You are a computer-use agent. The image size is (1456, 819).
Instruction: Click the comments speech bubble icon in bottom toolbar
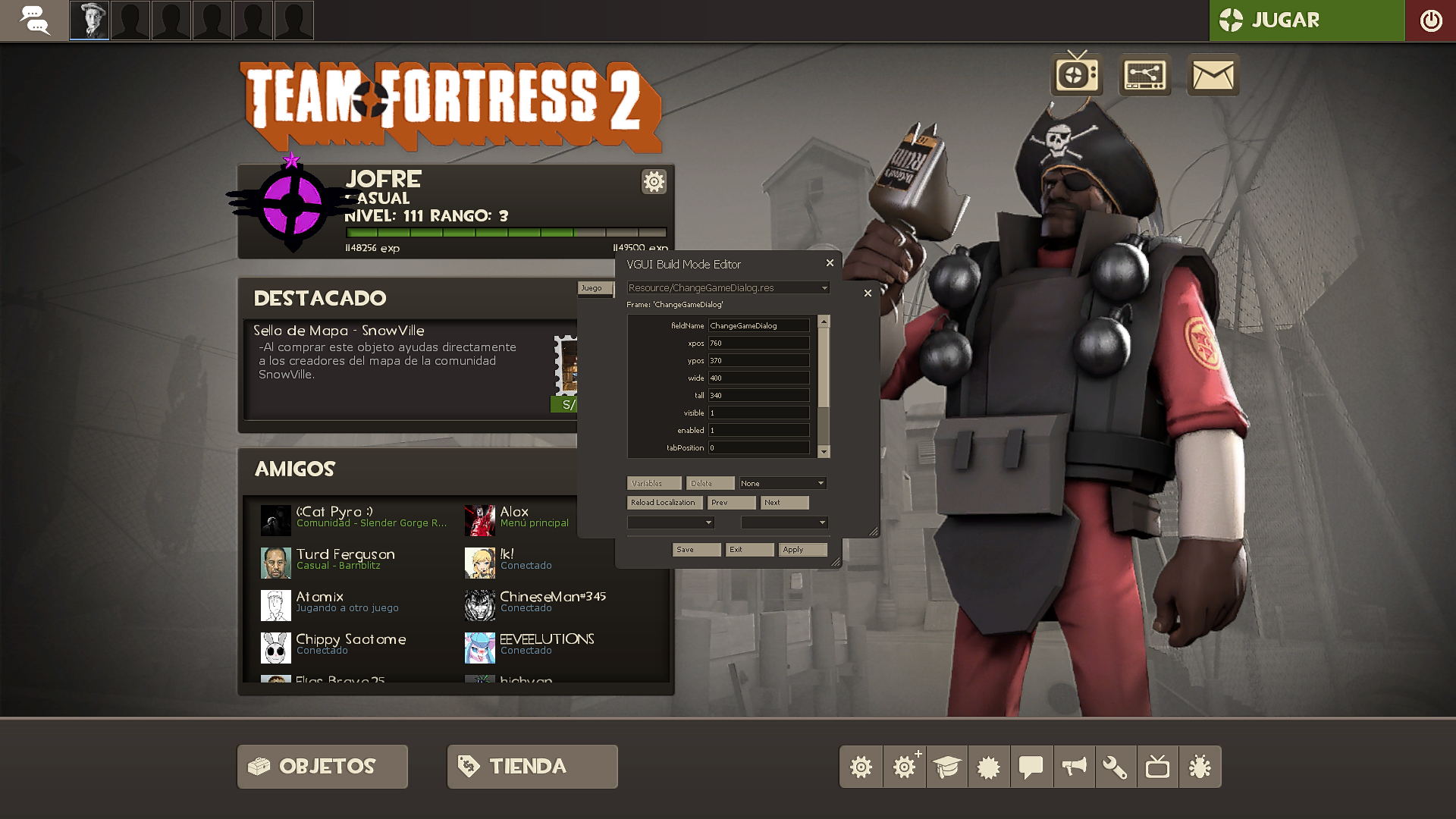pos(1031,767)
